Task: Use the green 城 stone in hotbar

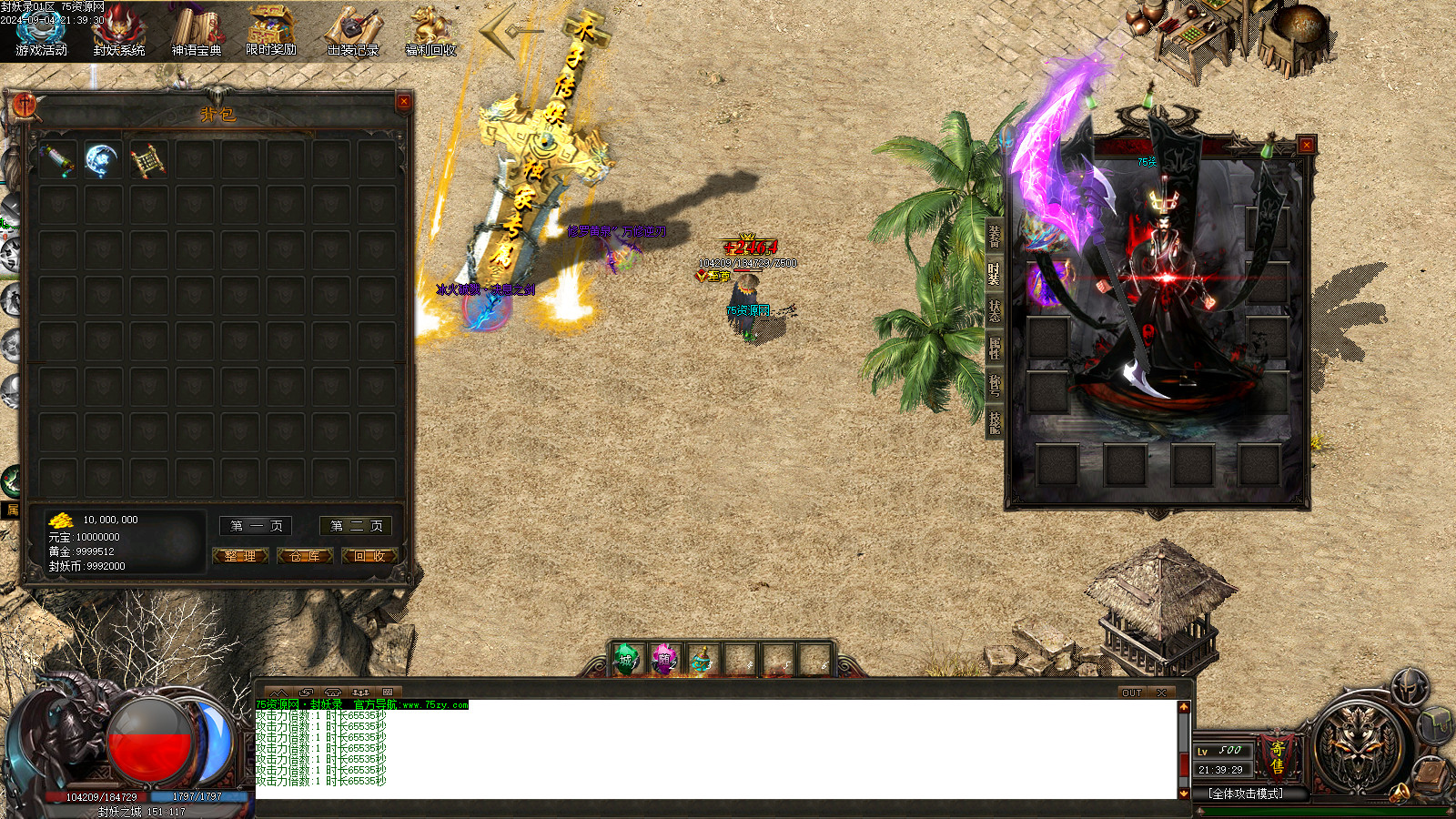Action: tap(626, 660)
